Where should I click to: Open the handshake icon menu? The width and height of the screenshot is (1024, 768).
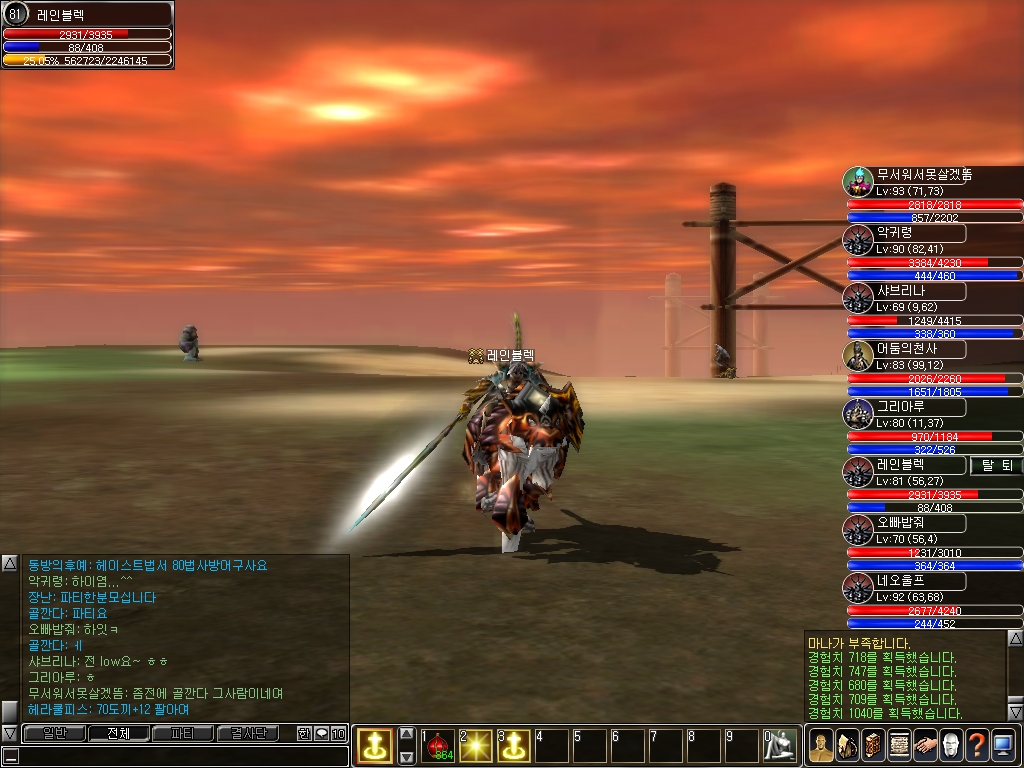[x=924, y=745]
